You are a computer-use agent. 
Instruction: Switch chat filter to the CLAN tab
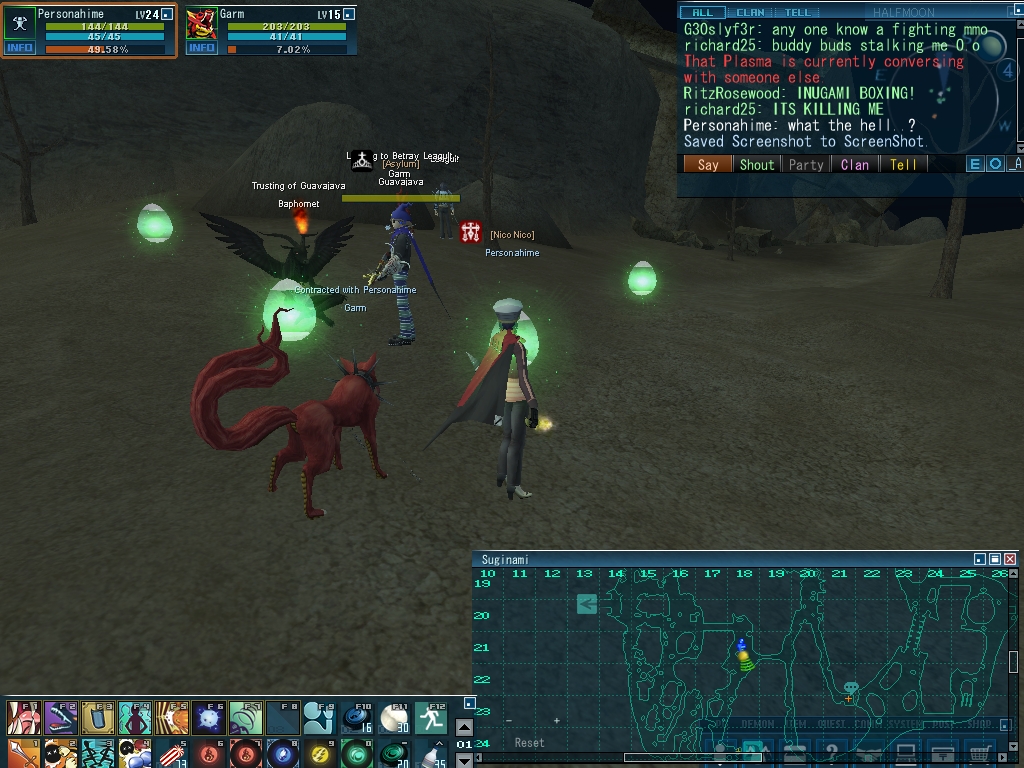click(750, 12)
